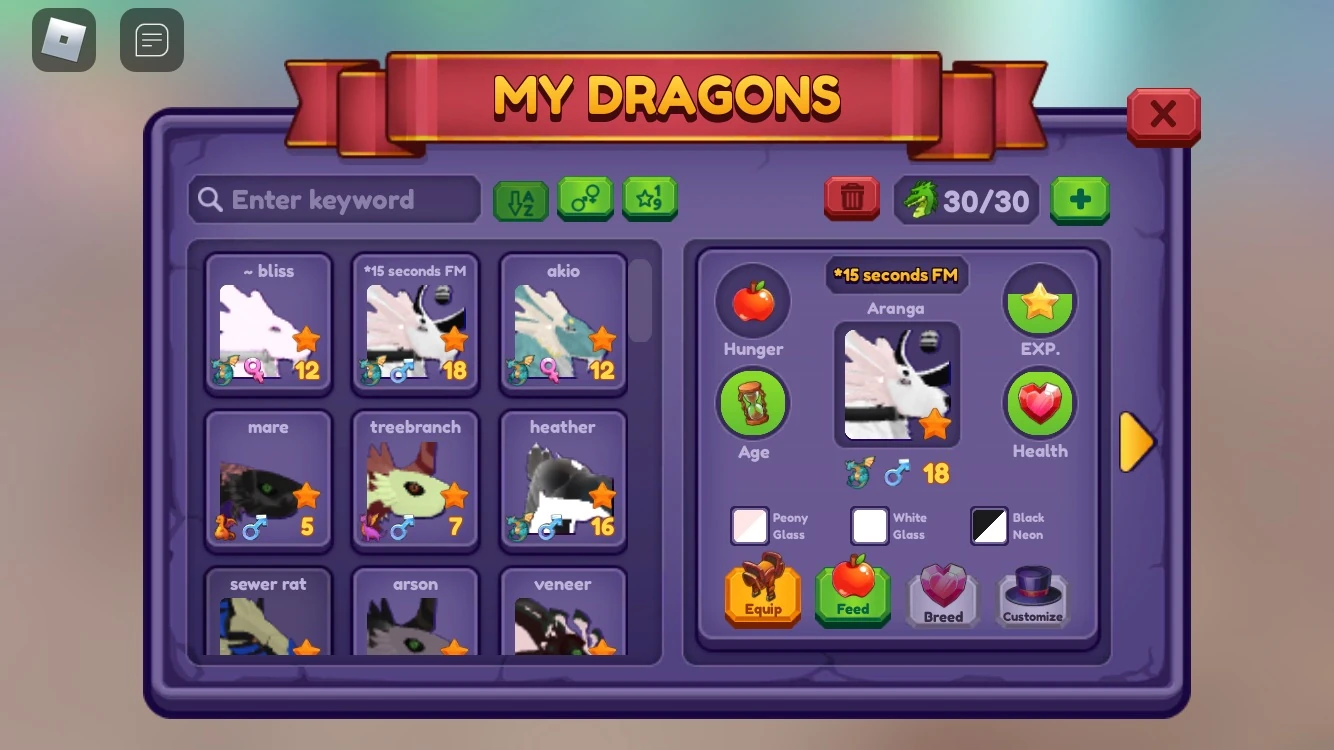Screen dimensions: 1334x750
Task: Expand details with the yellow arrow
Action: coord(1136,441)
